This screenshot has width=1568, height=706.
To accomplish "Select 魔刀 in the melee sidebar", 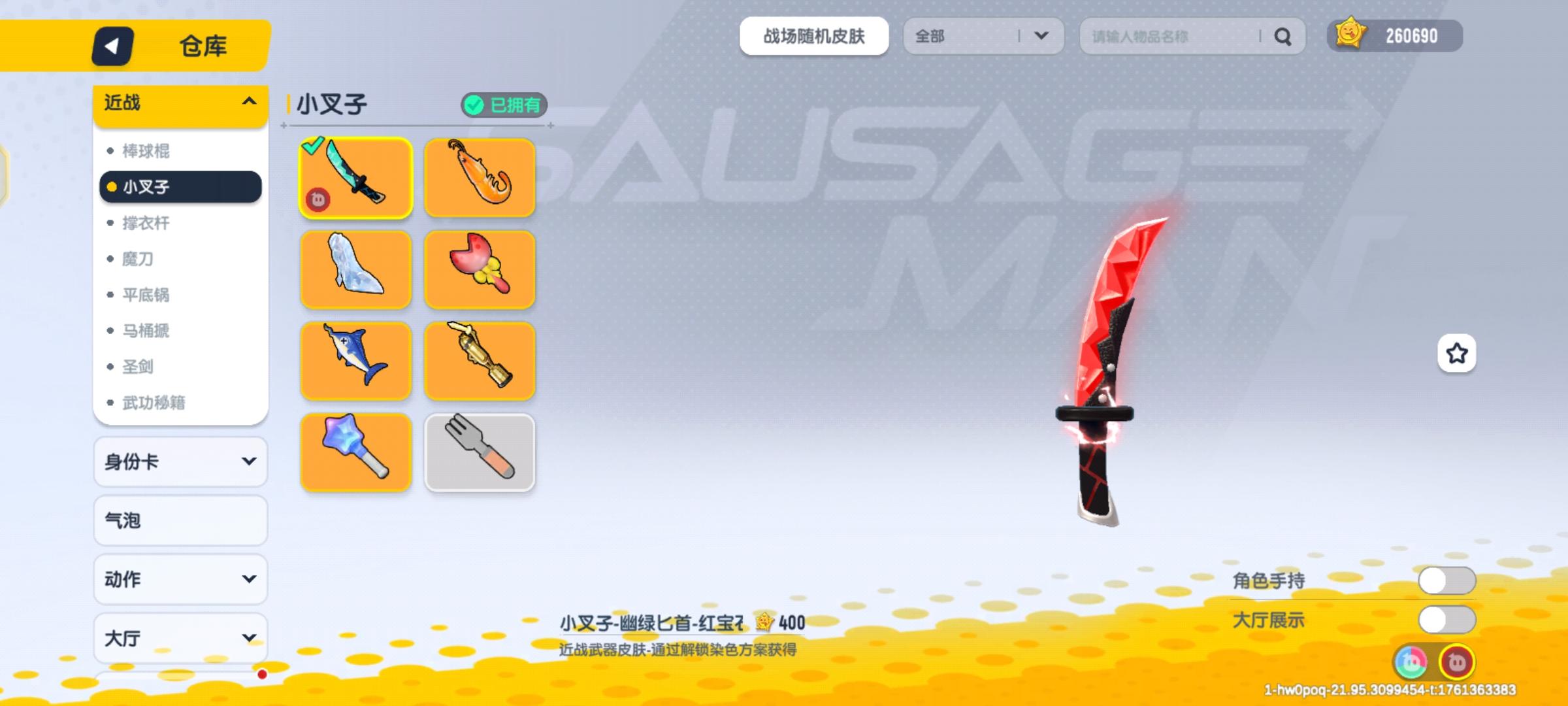I will coord(139,259).
